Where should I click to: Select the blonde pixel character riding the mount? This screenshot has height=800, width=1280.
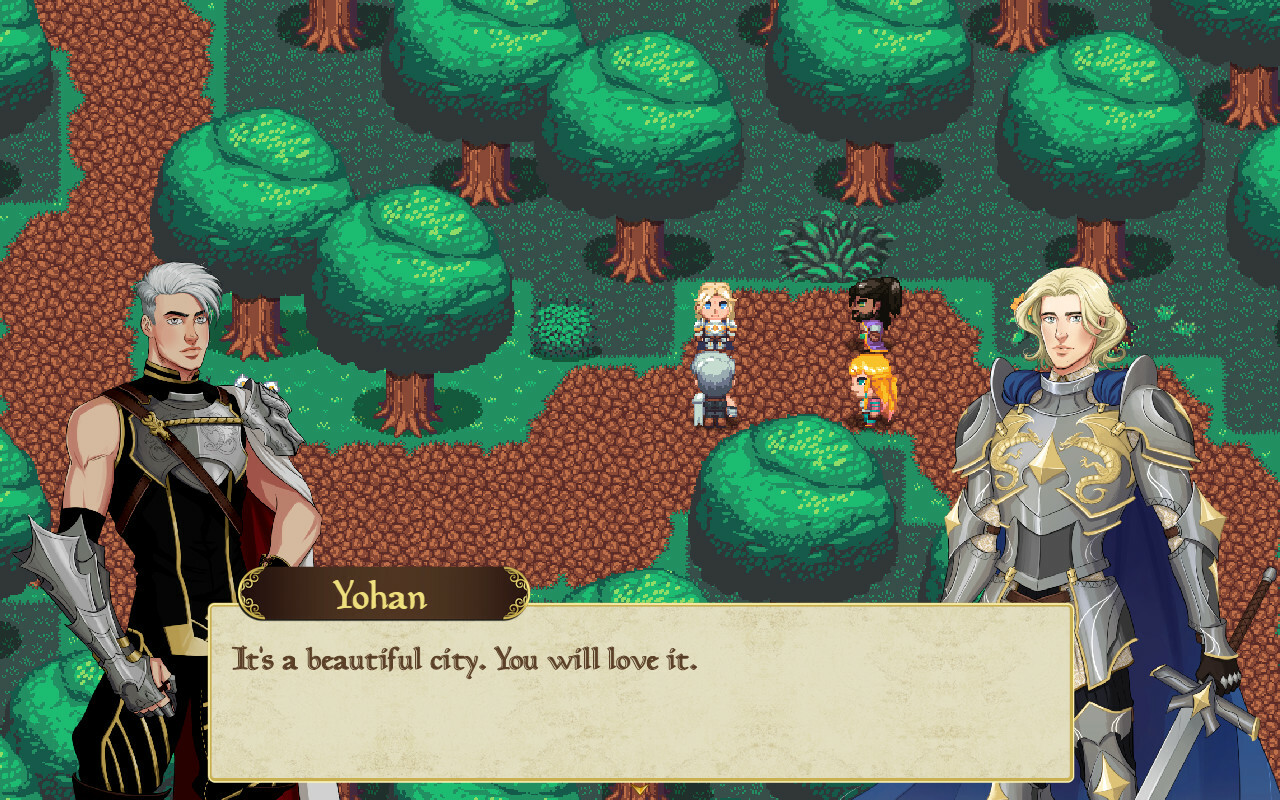715,330
